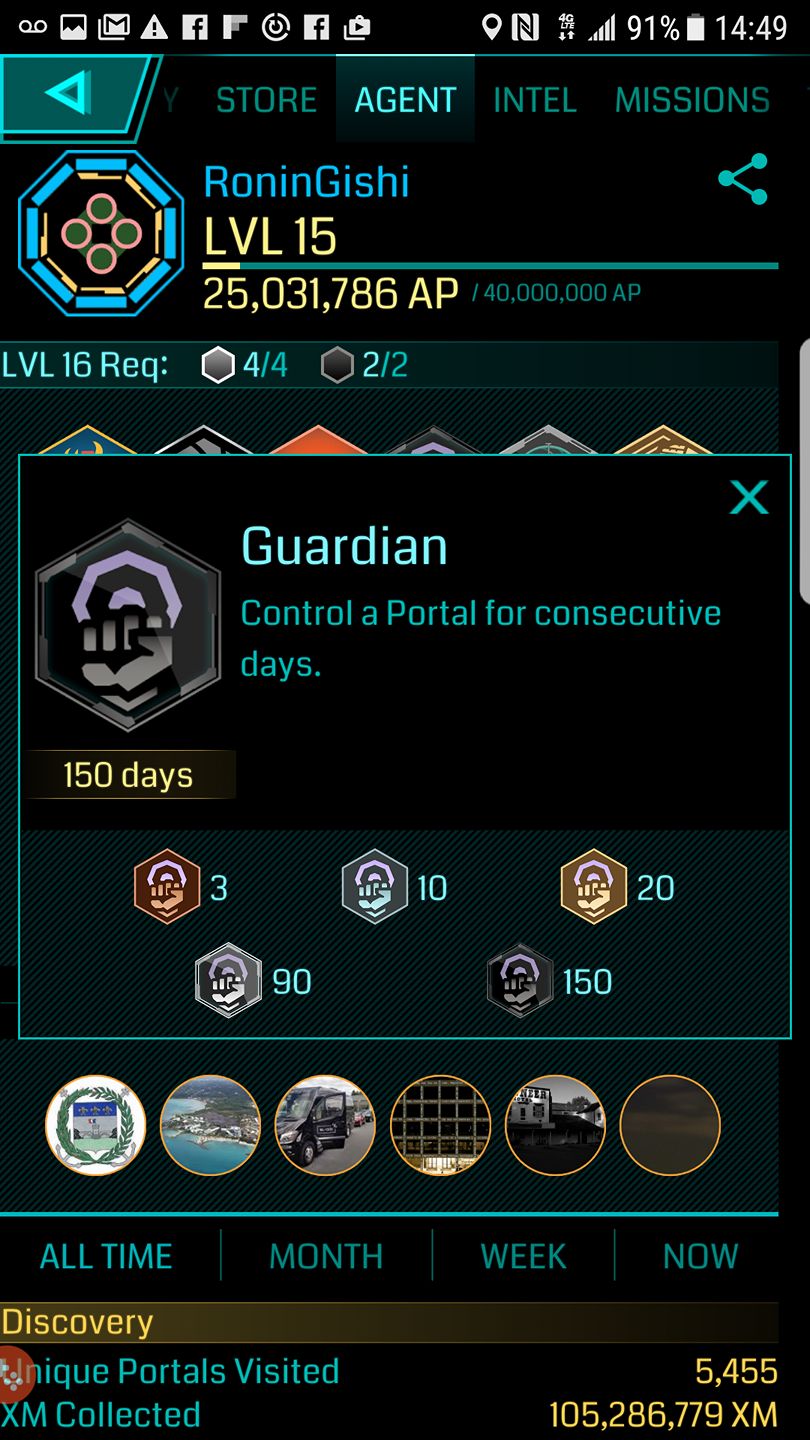Open the MISSIONS tab
Image resolution: width=810 pixels, height=1440 pixels.
point(692,100)
